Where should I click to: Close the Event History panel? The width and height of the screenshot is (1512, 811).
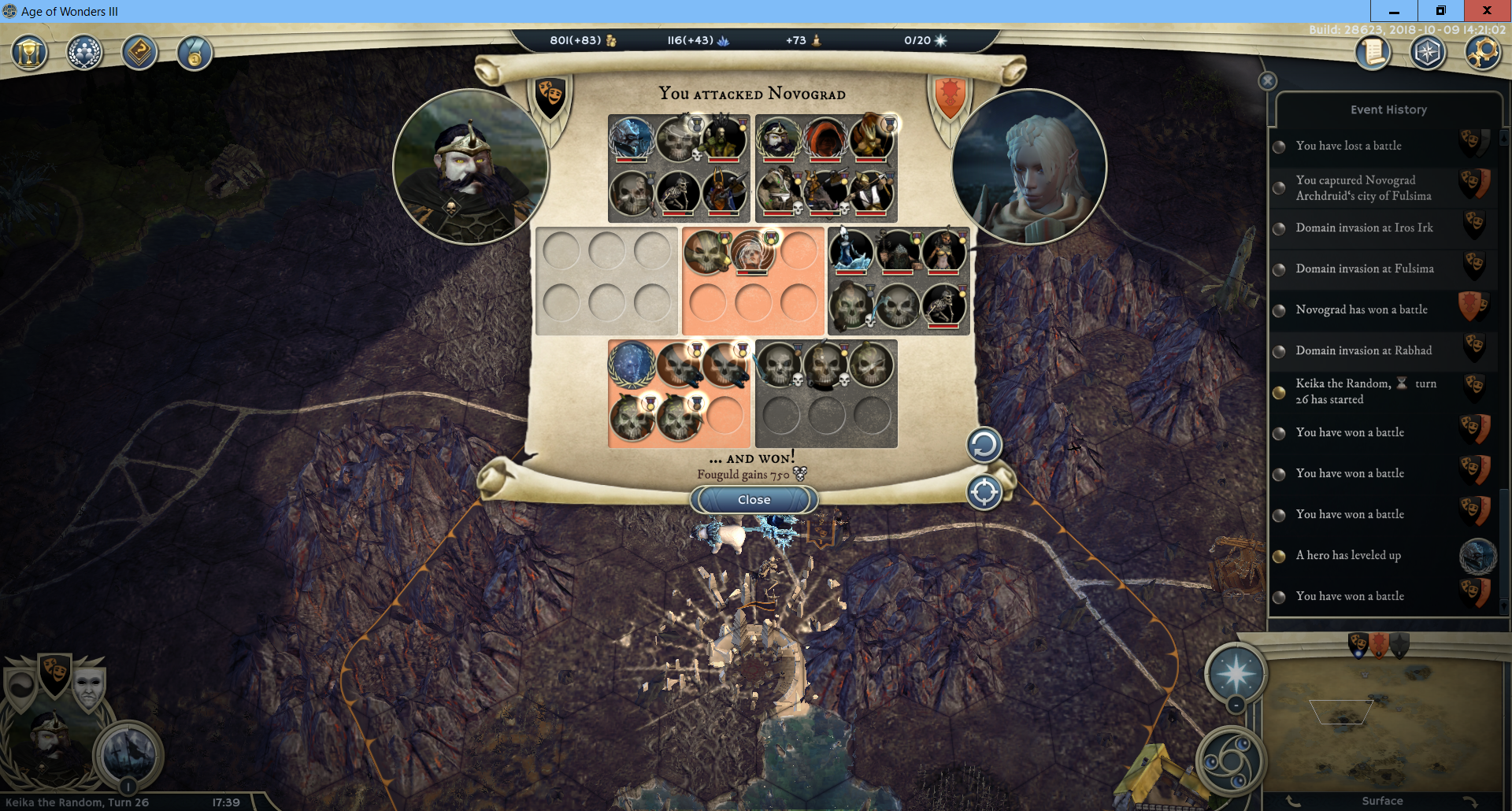point(1267,81)
